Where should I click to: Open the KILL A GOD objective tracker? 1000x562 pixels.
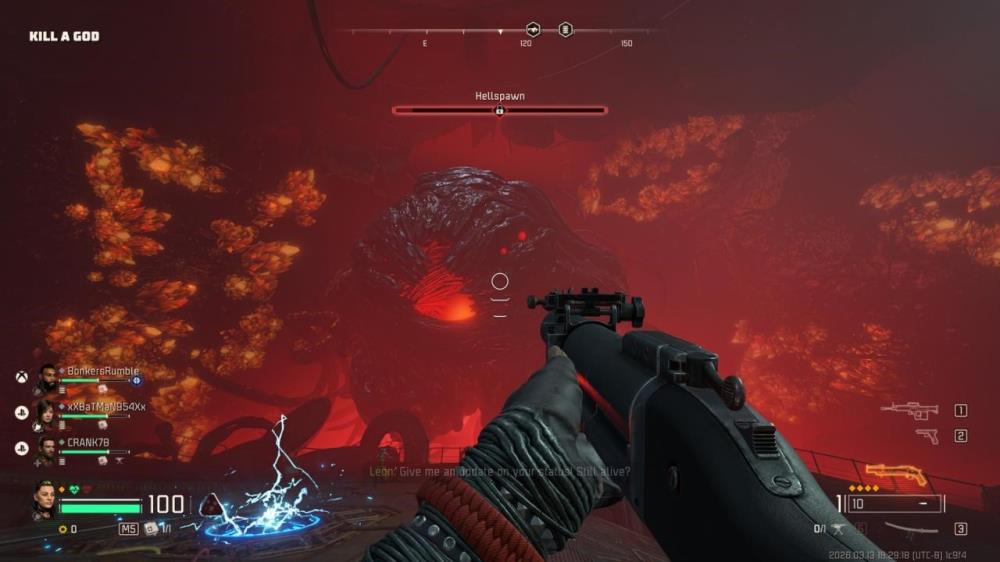click(x=64, y=37)
